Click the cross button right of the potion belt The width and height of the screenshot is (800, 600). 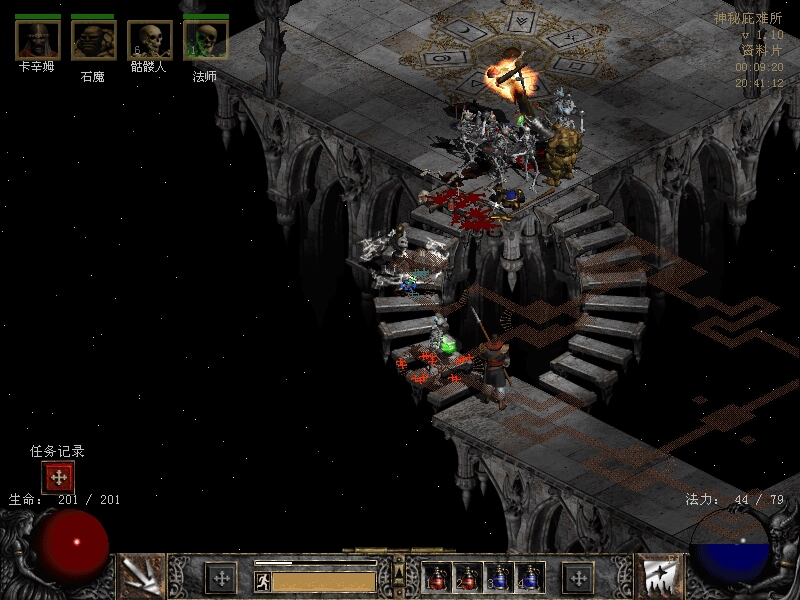point(578,578)
